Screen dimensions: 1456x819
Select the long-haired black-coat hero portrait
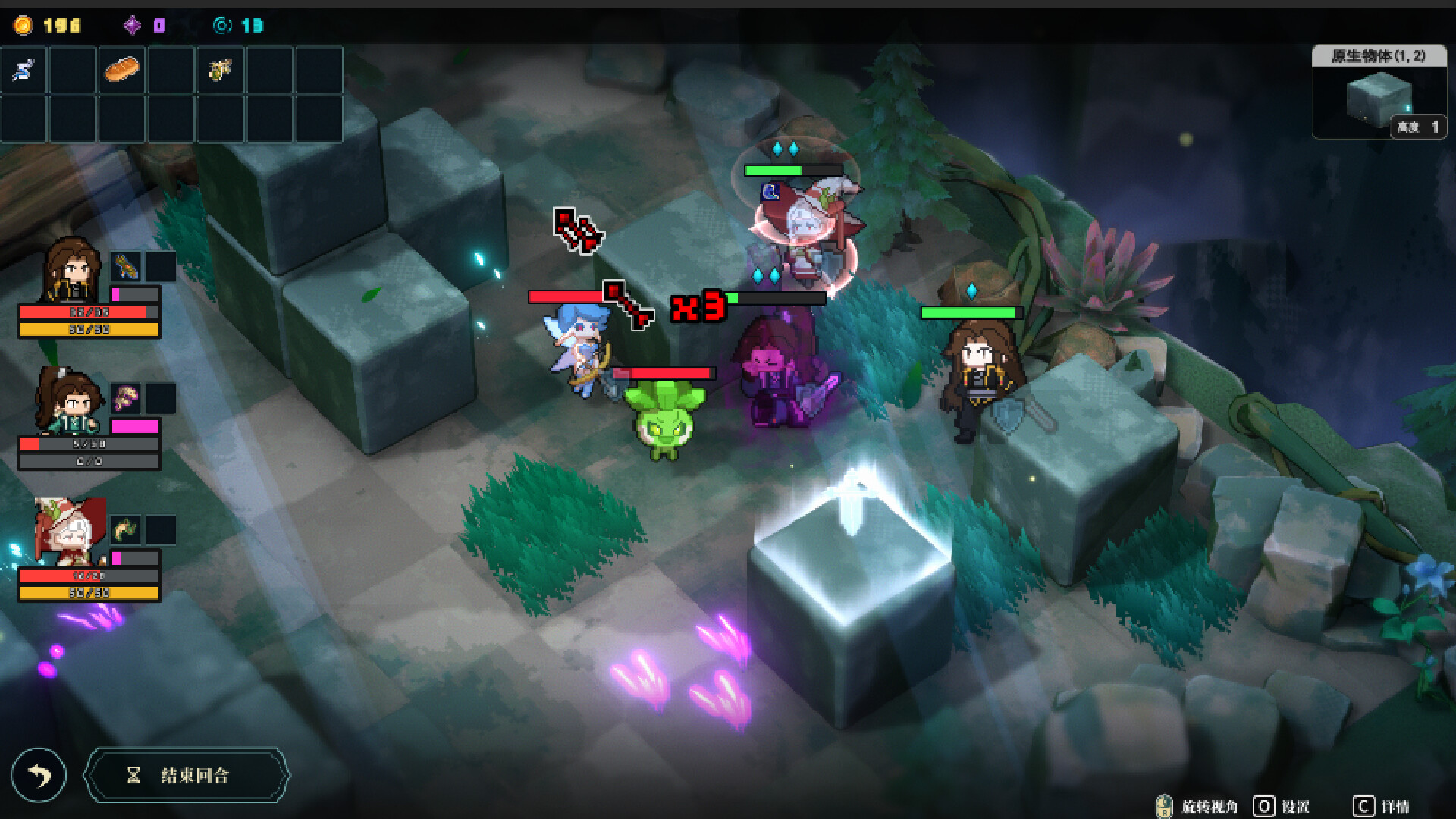click(x=72, y=271)
